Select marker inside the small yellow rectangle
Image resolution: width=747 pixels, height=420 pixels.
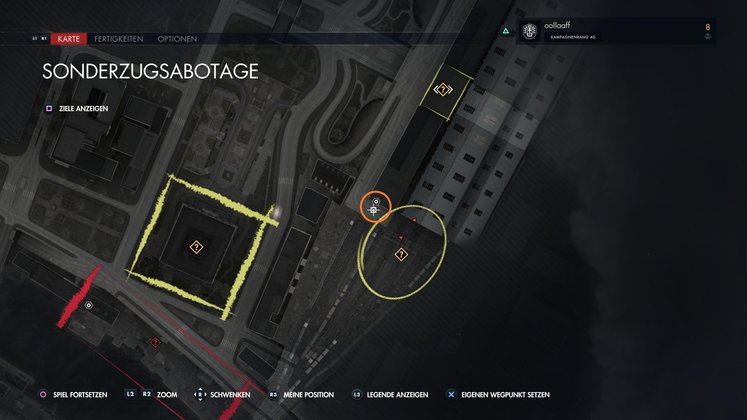click(444, 90)
